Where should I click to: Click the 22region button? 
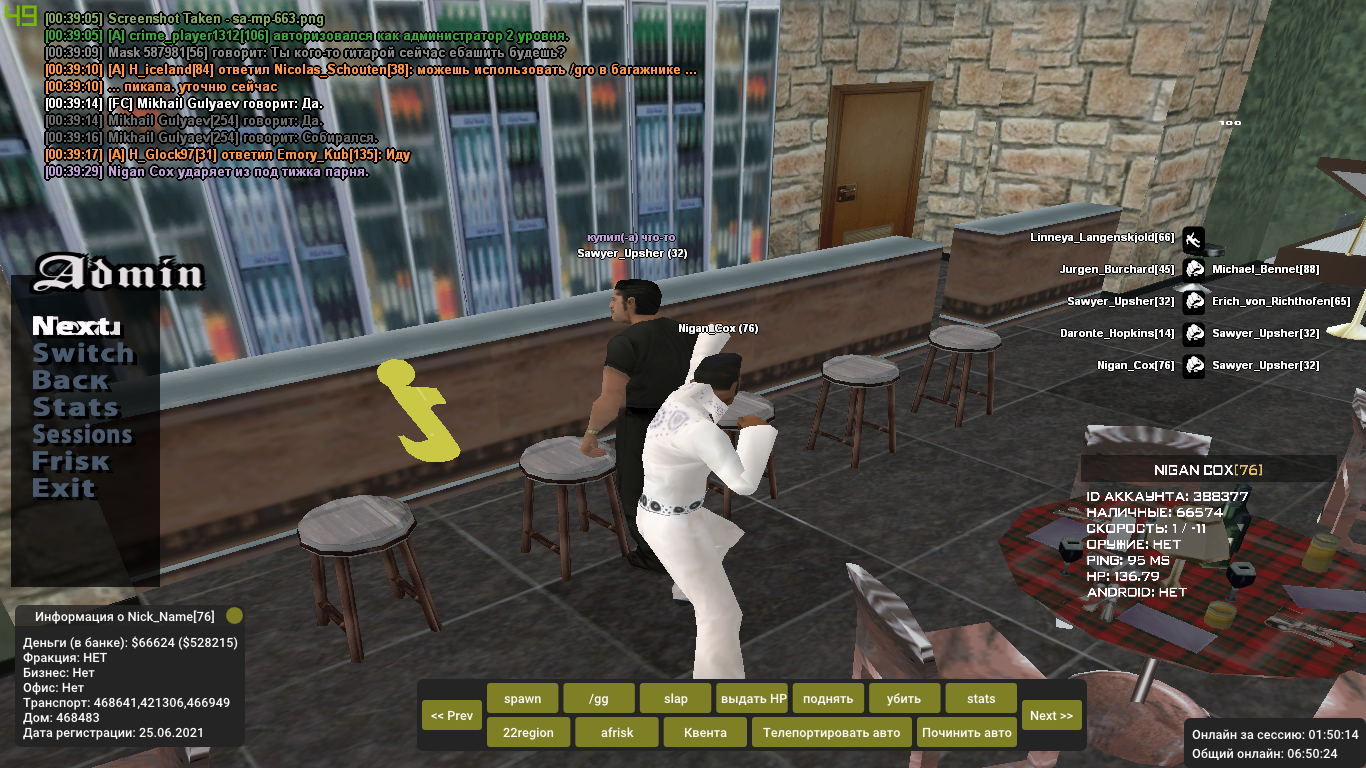[528, 732]
